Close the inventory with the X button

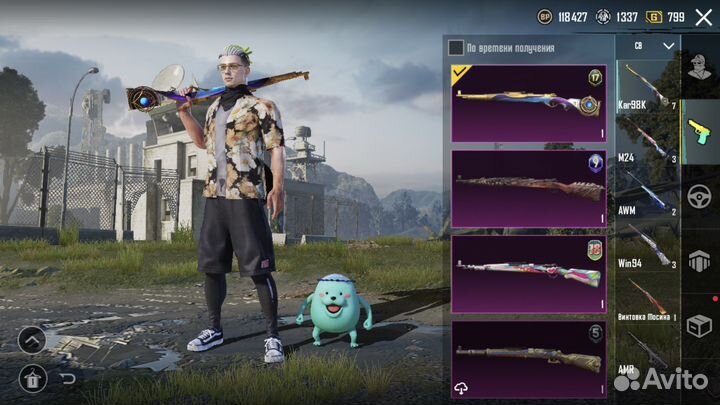pos(701,16)
